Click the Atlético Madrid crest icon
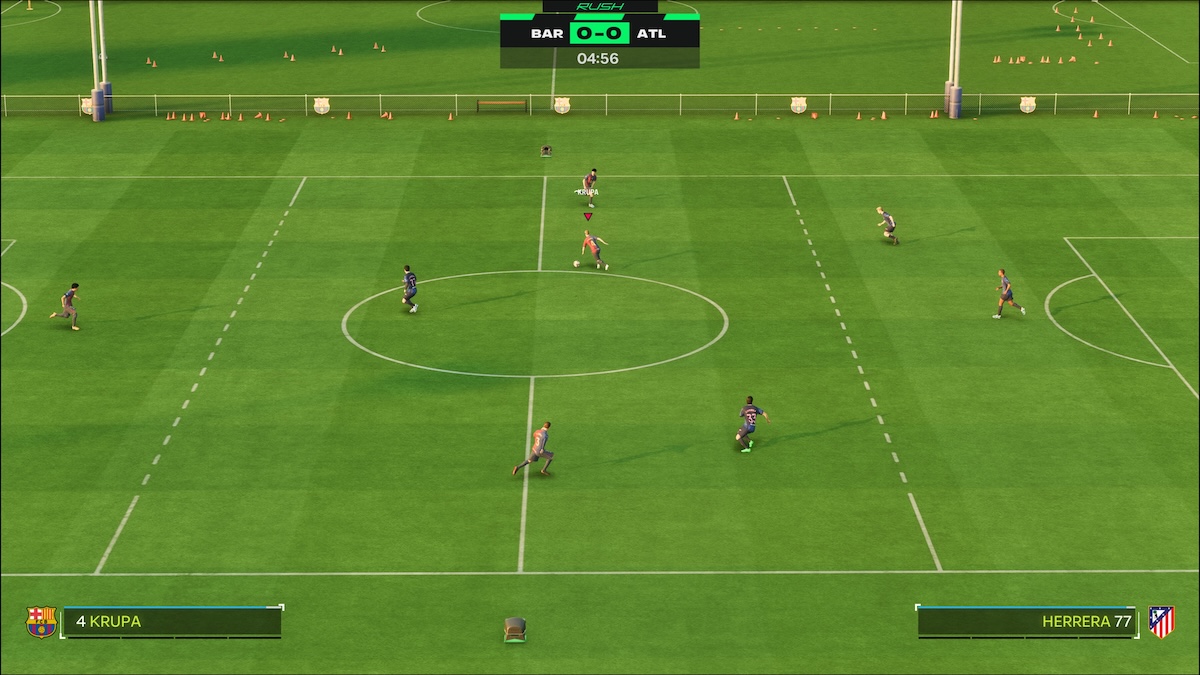1200x675 pixels. coord(1161,622)
